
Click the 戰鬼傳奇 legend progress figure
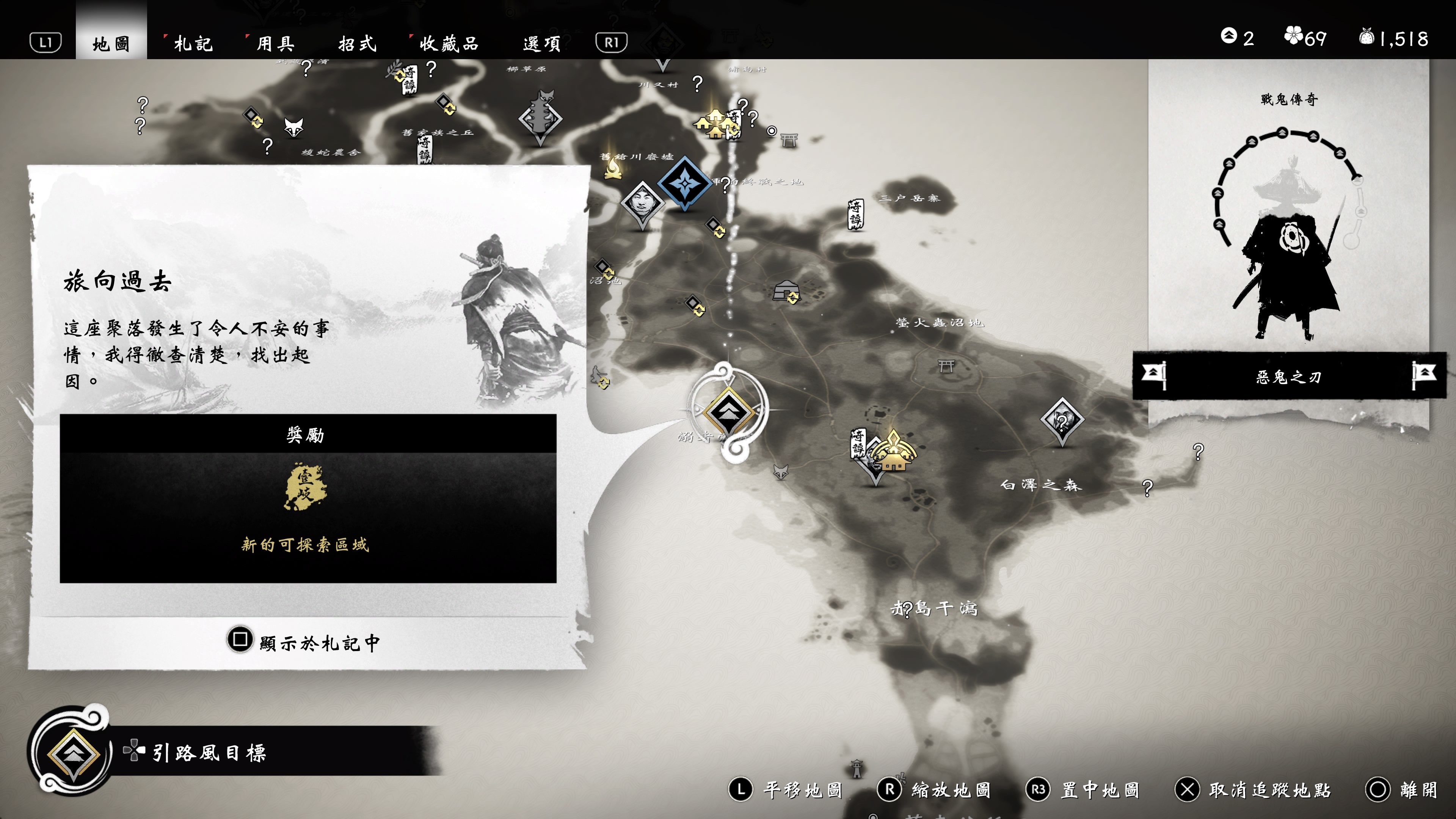tap(1289, 232)
